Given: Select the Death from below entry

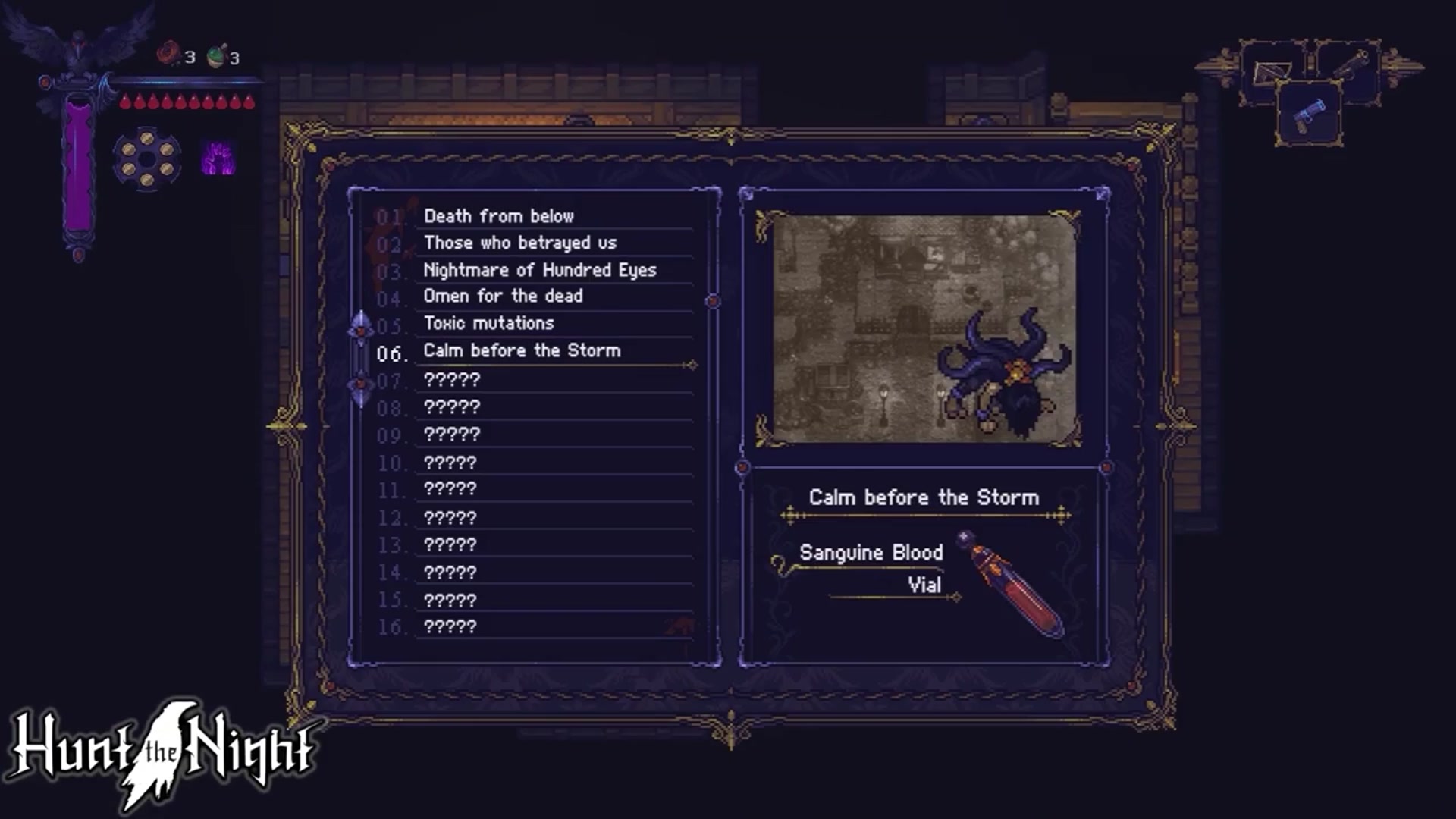Looking at the screenshot, I should pyautogui.click(x=499, y=216).
